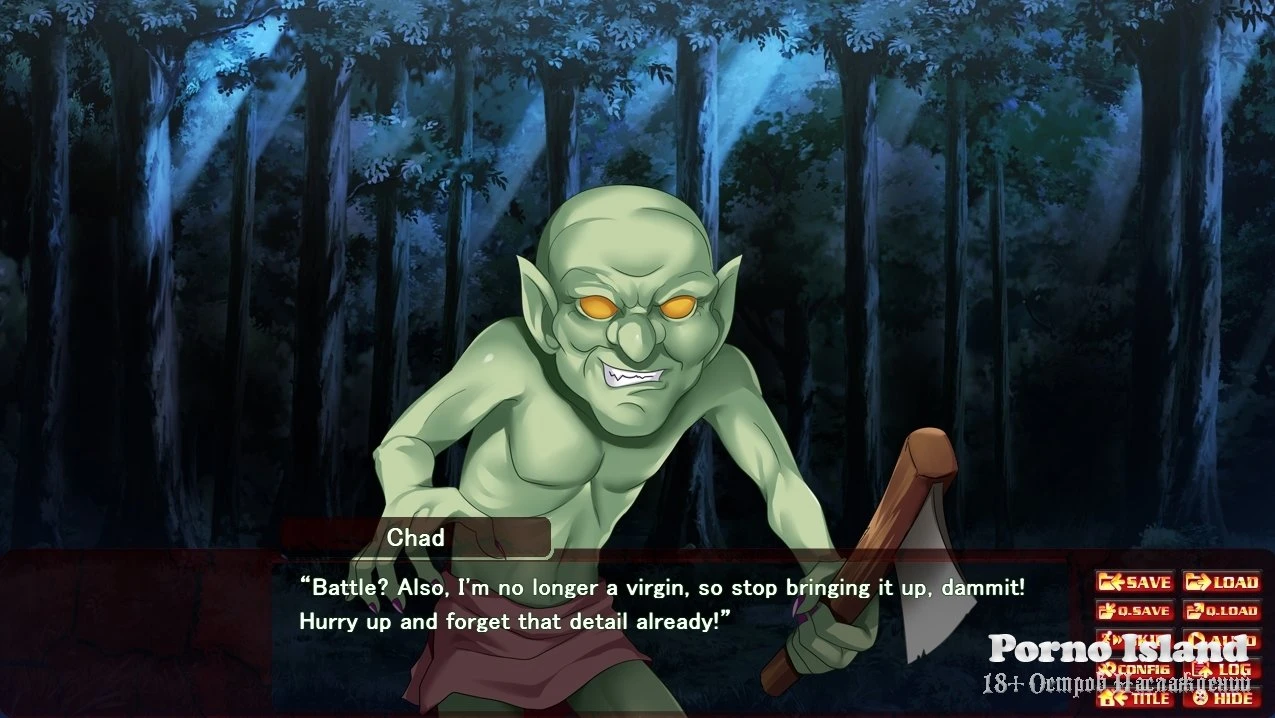Screen dimensions: 1275x718
Task: Open the SAVE game menu
Action: coord(1135,582)
